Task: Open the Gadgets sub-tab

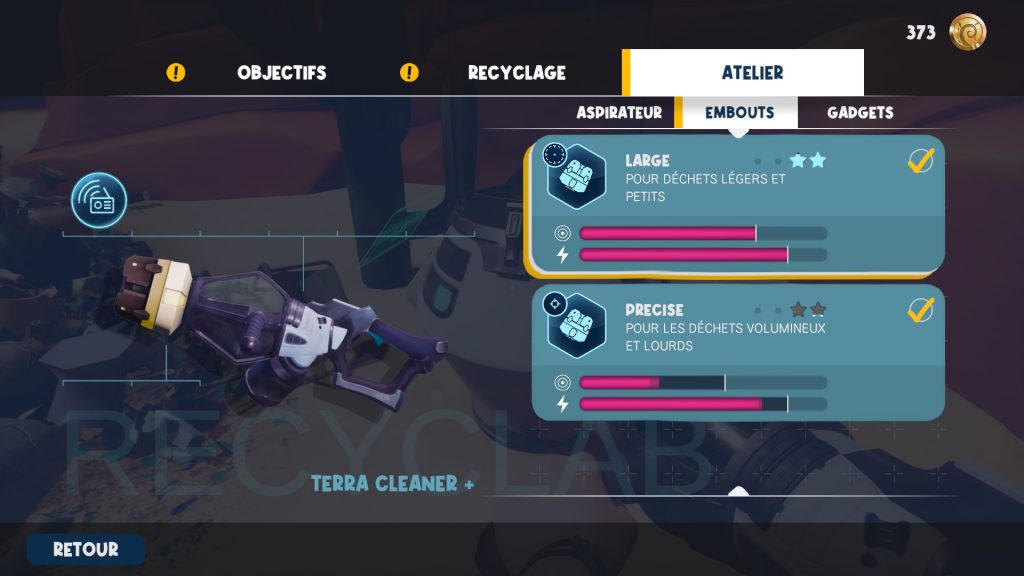Action: (x=860, y=113)
